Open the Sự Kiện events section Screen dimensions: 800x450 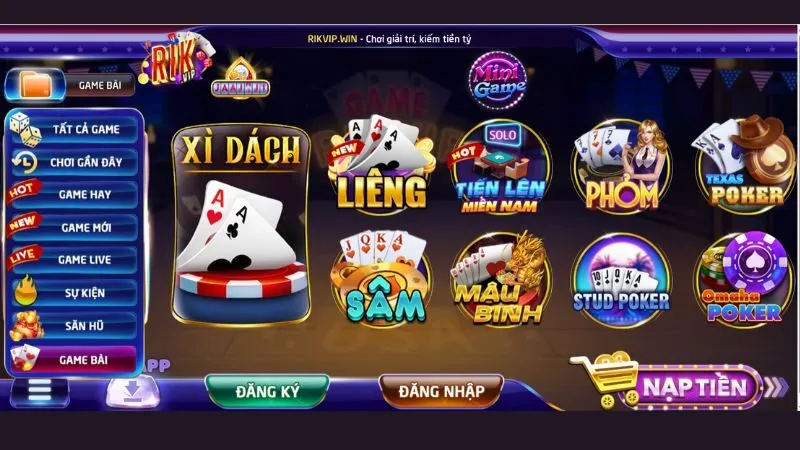[x=75, y=293]
